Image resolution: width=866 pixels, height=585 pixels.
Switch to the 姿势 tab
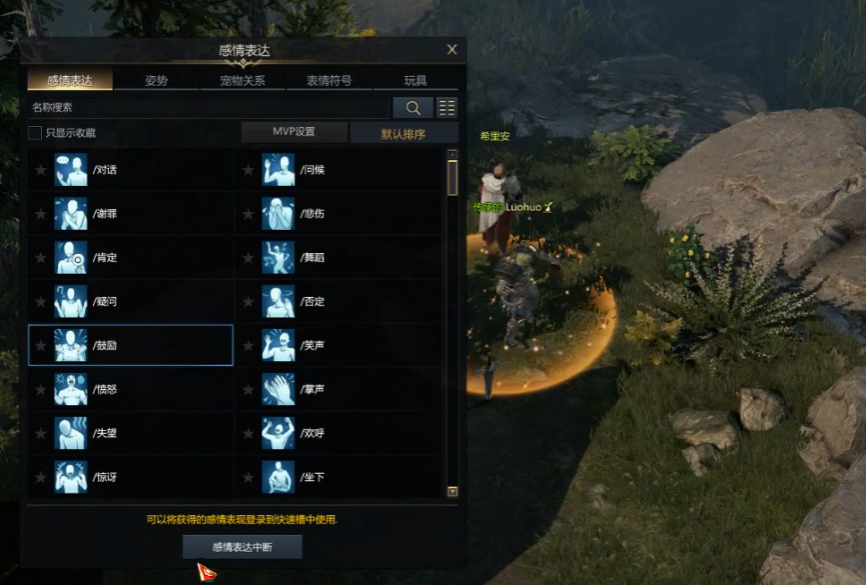[156, 81]
